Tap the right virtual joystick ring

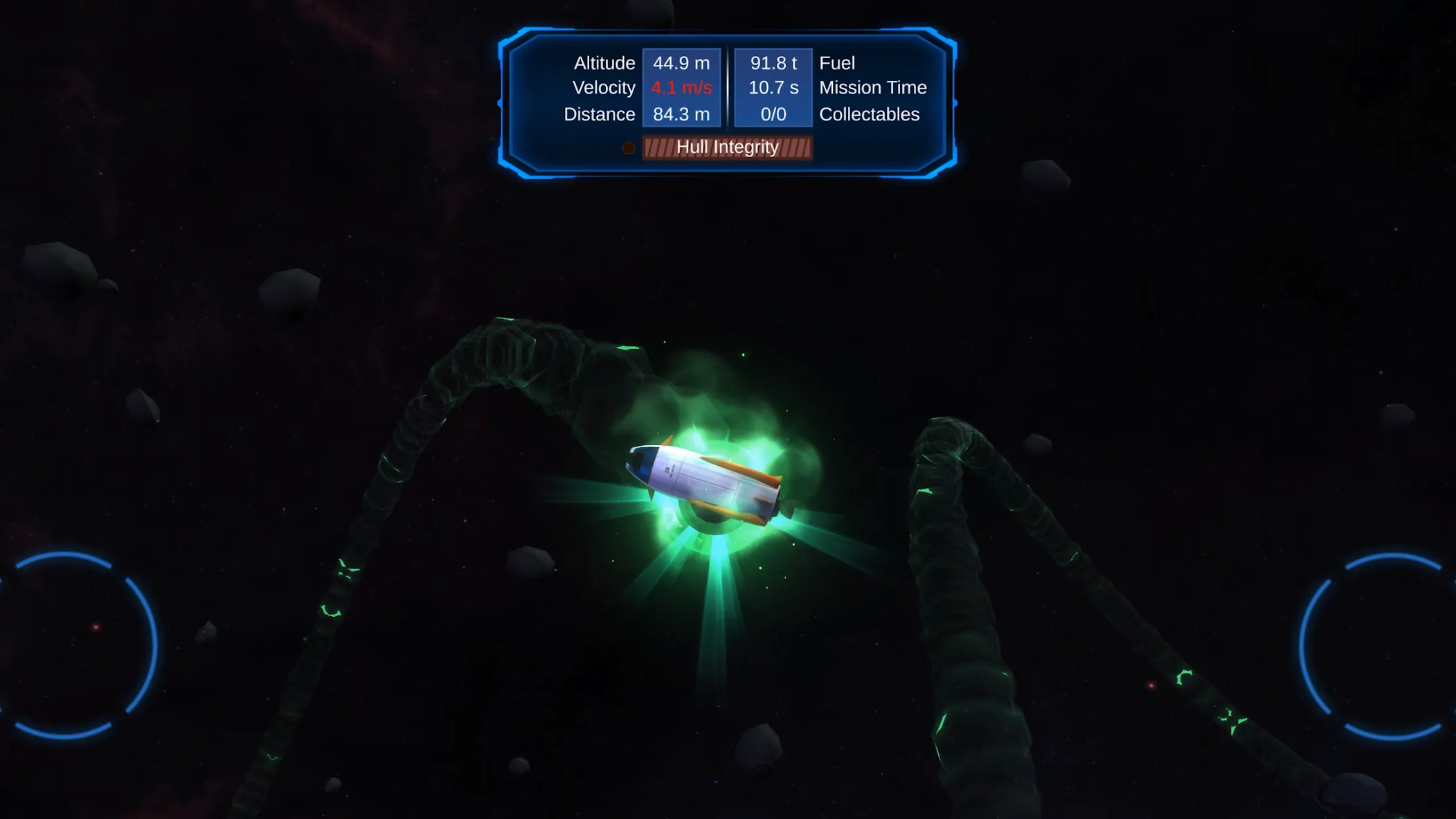(x=1392, y=647)
